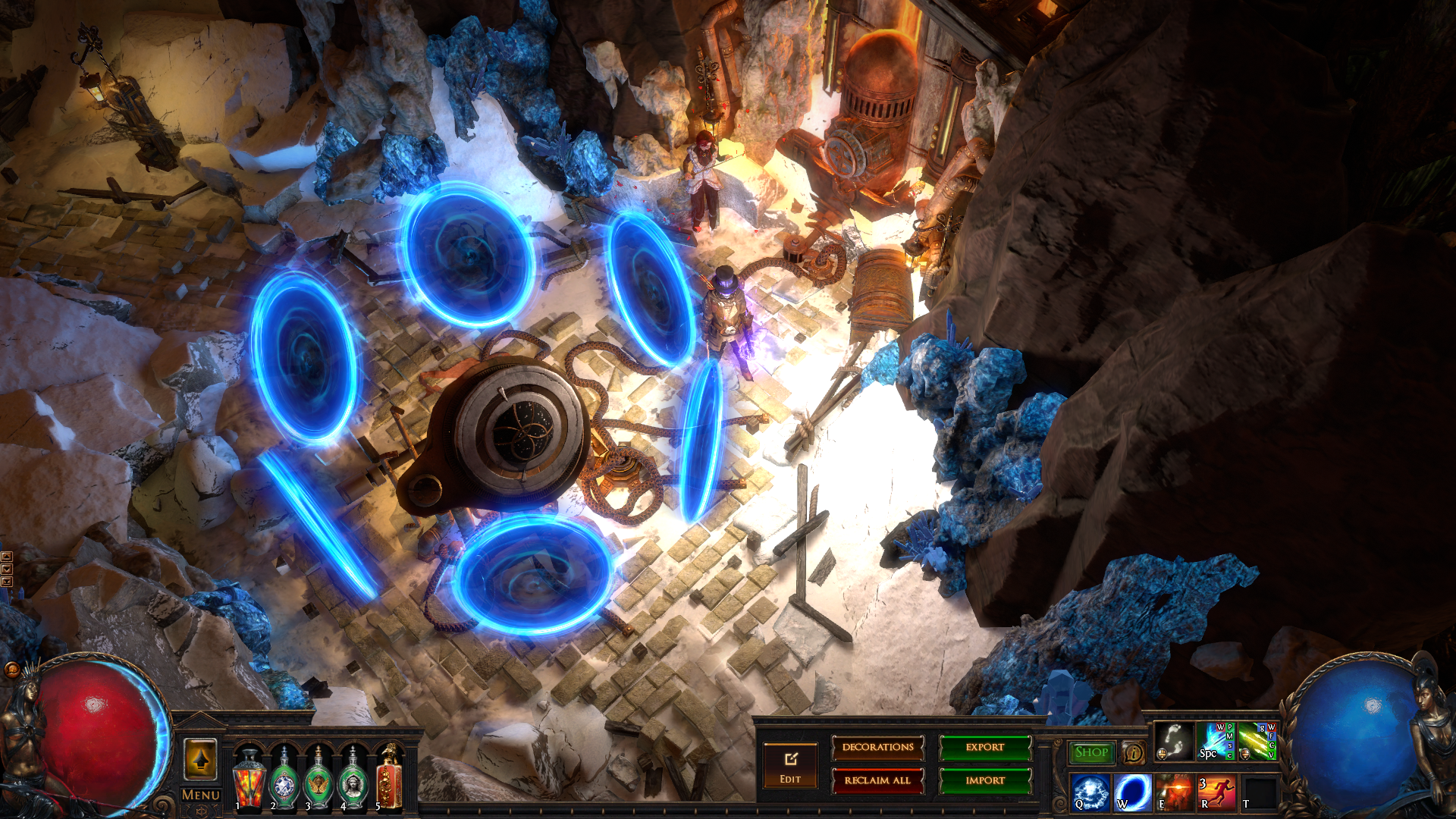Image resolution: width=1456 pixels, height=819 pixels.
Task: Activate the frost orb skill on Q
Action: pyautogui.click(x=1090, y=792)
